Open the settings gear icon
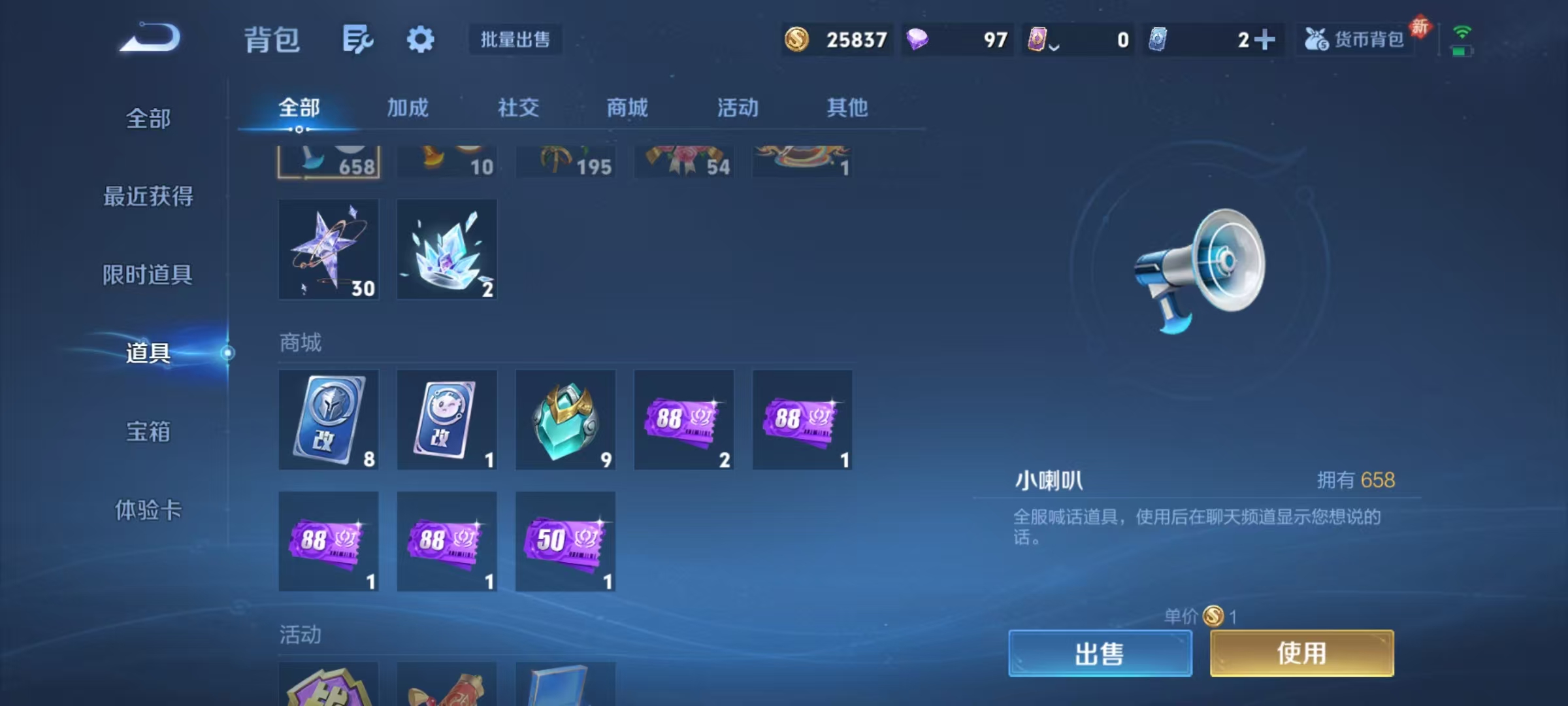This screenshot has width=1568, height=706. (x=421, y=39)
